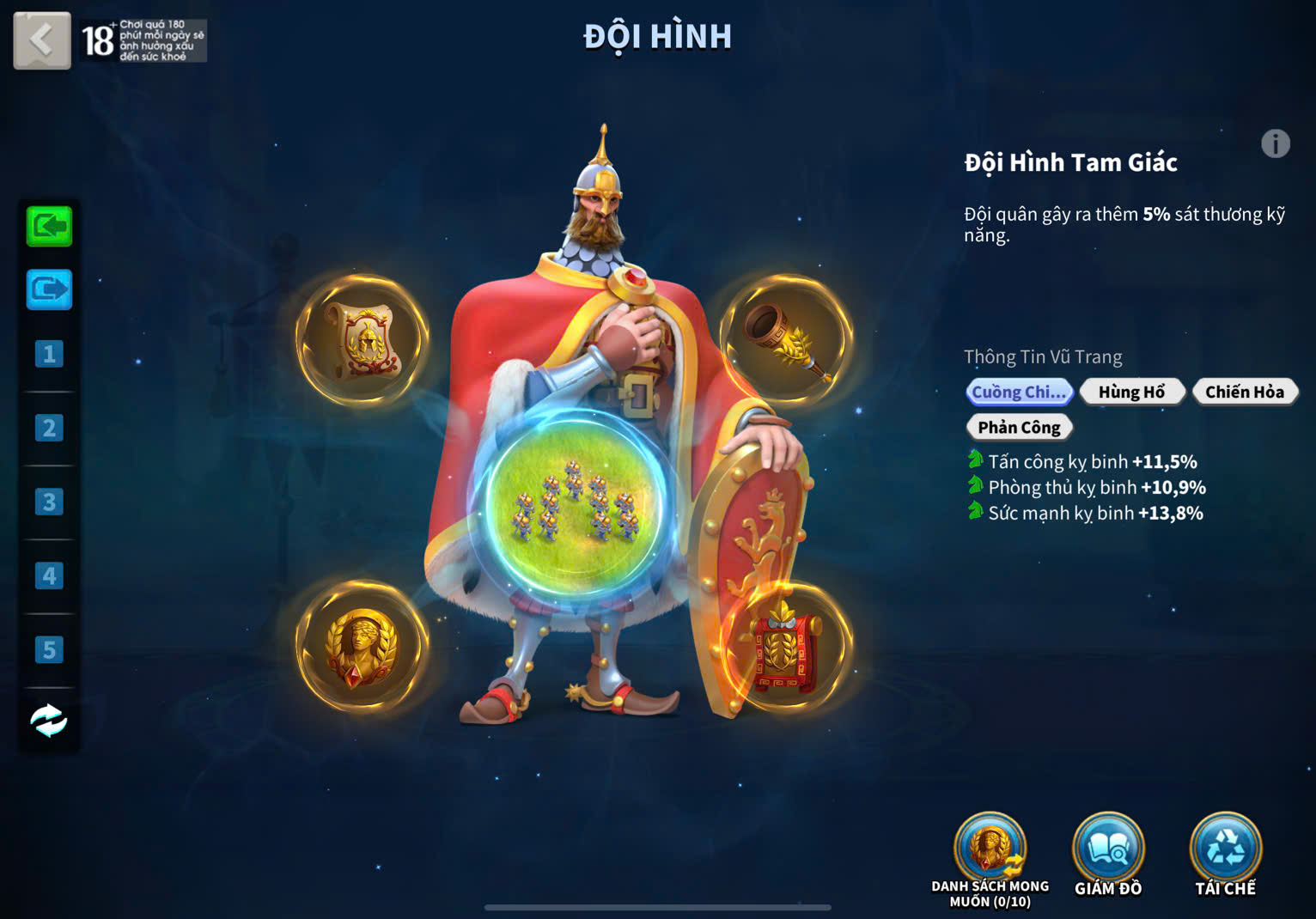This screenshot has width=1316, height=919.
Task: Select the Chiến Hỏa tag
Action: click(x=1244, y=393)
